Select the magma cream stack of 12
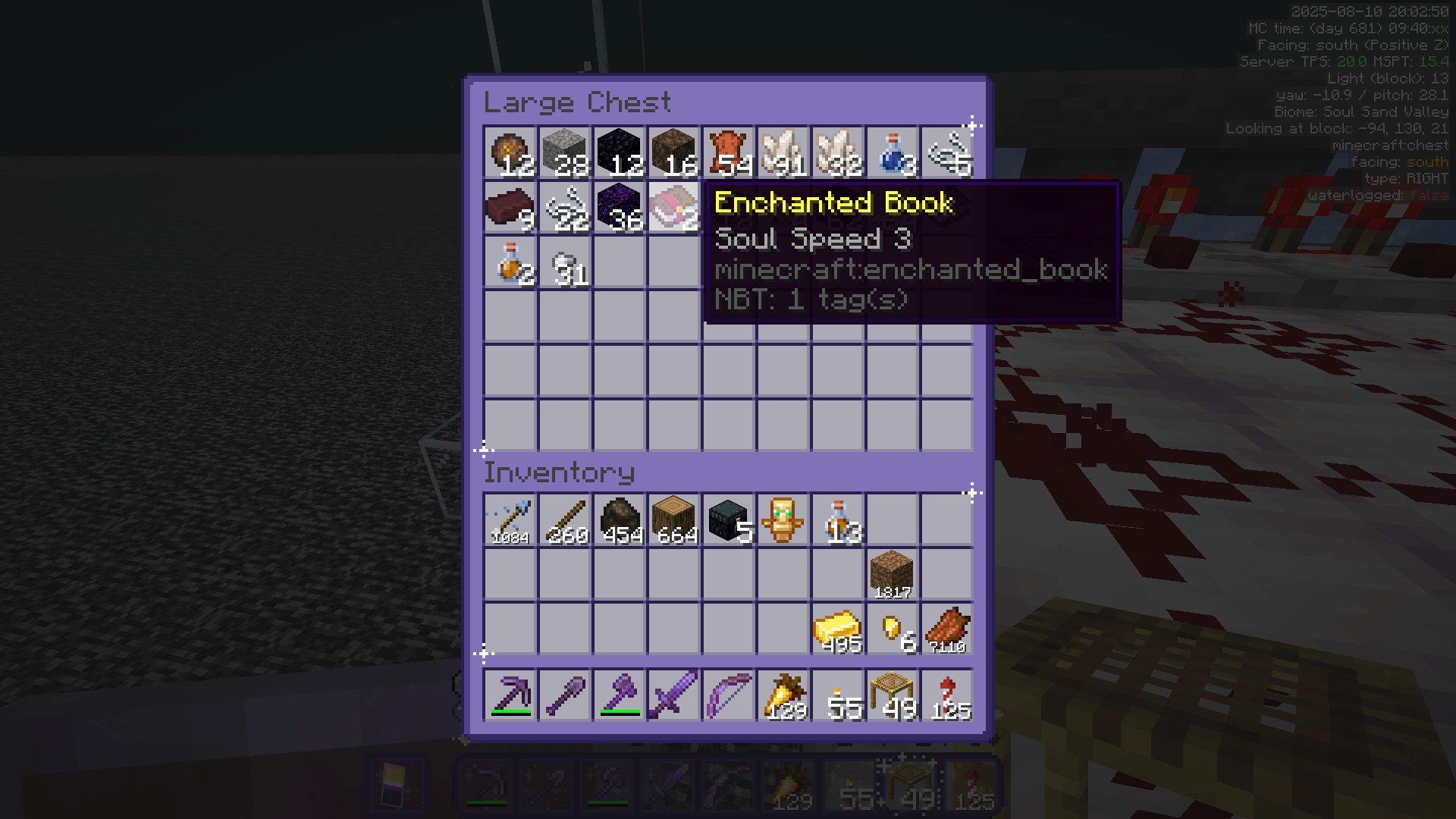 pos(510,152)
